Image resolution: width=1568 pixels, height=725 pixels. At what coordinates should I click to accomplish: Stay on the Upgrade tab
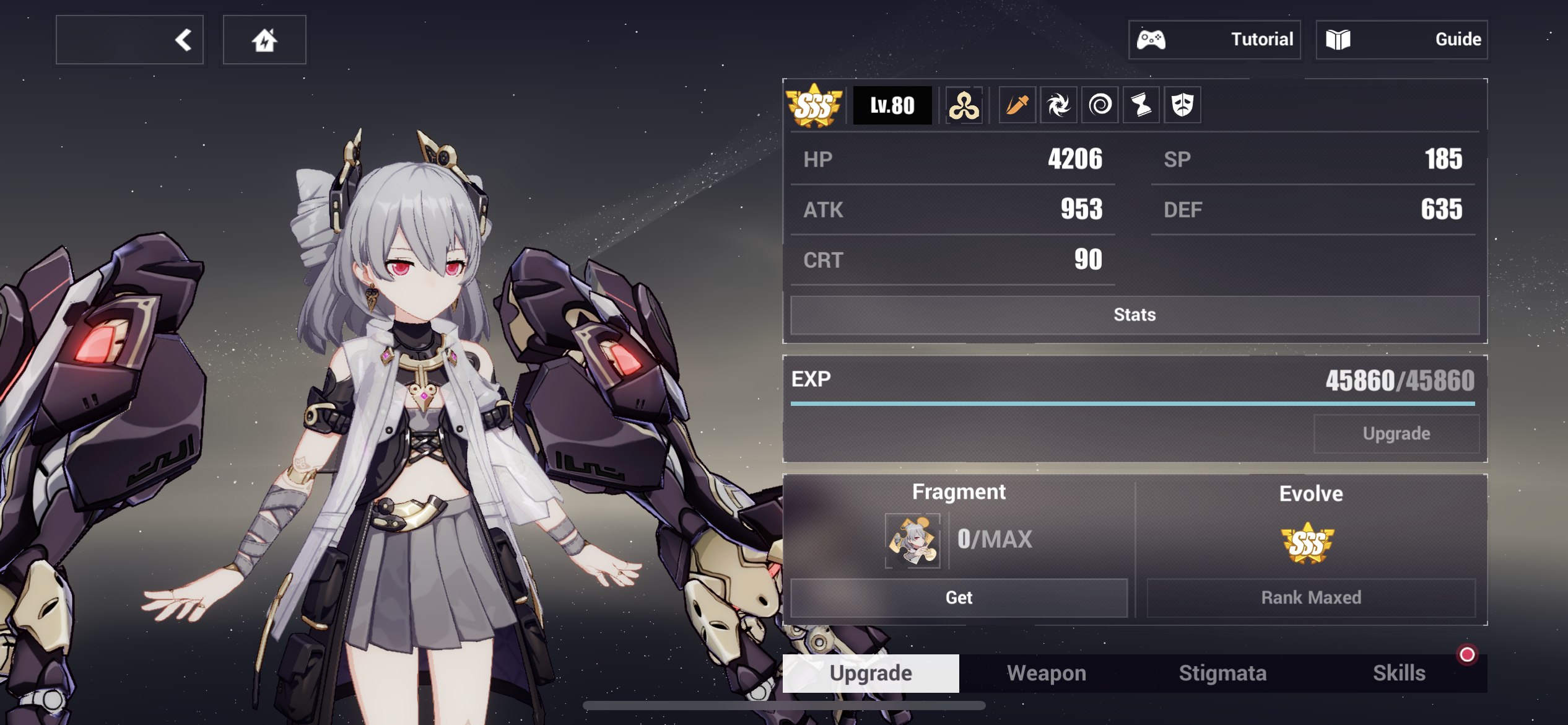[x=871, y=672]
